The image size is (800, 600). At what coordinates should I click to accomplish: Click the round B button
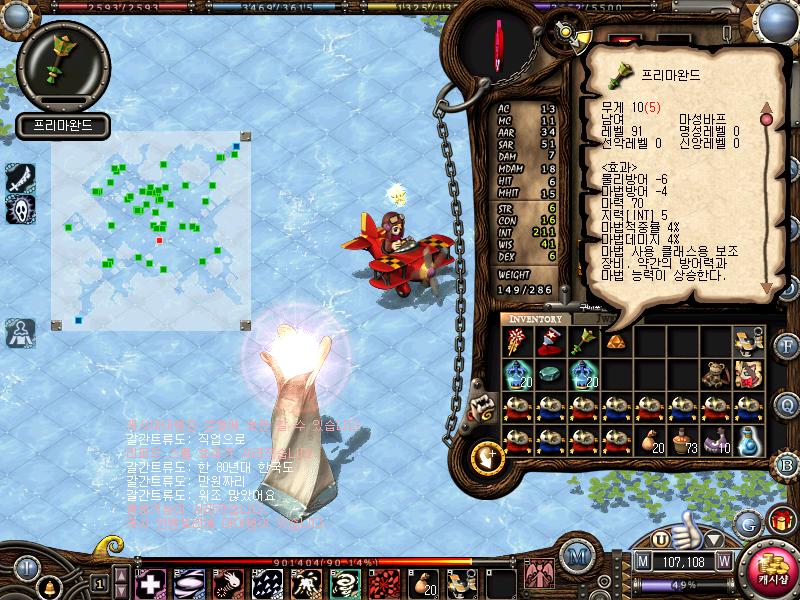pyautogui.click(x=787, y=464)
